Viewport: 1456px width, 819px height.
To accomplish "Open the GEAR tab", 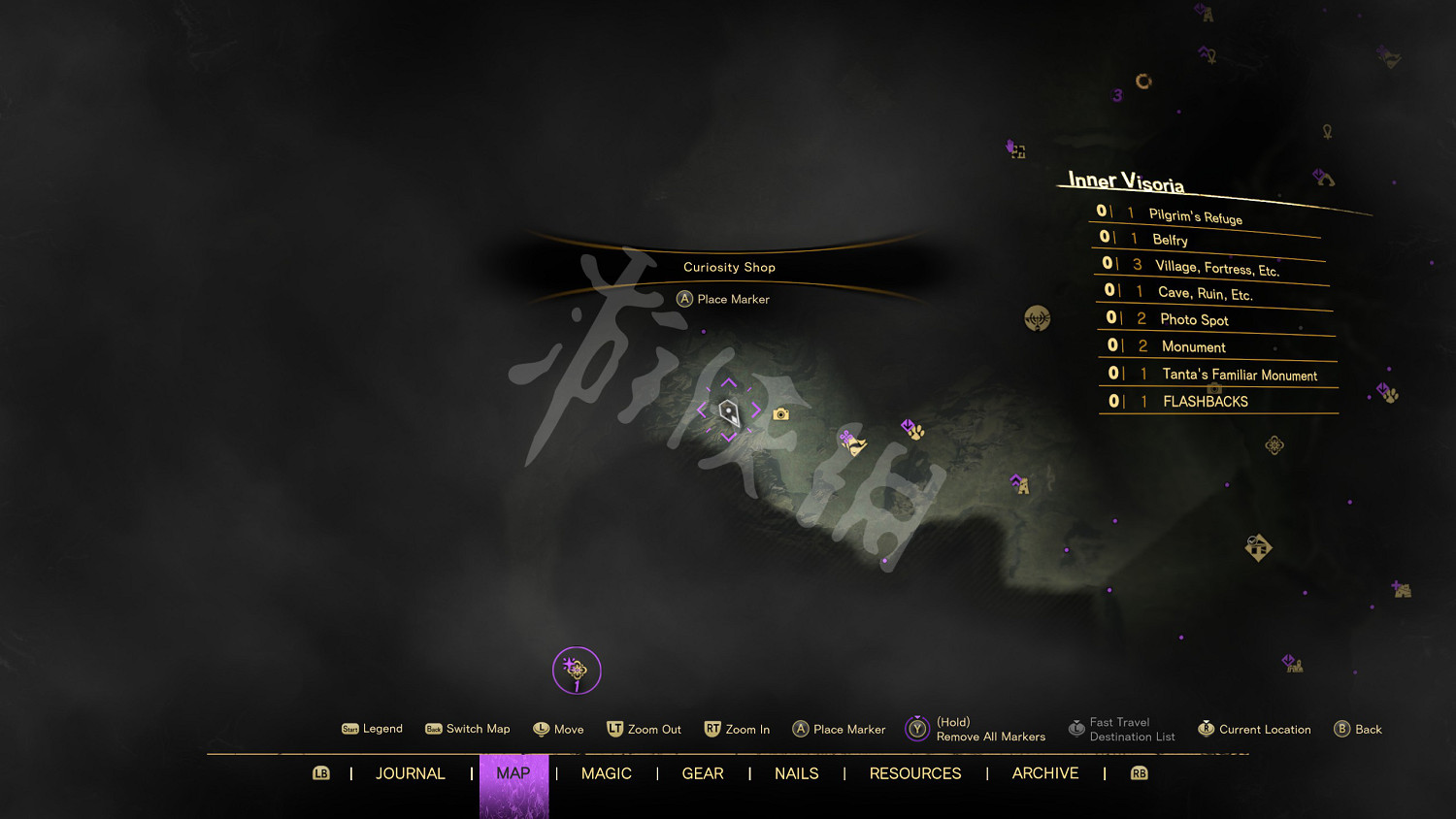I will pos(703,773).
